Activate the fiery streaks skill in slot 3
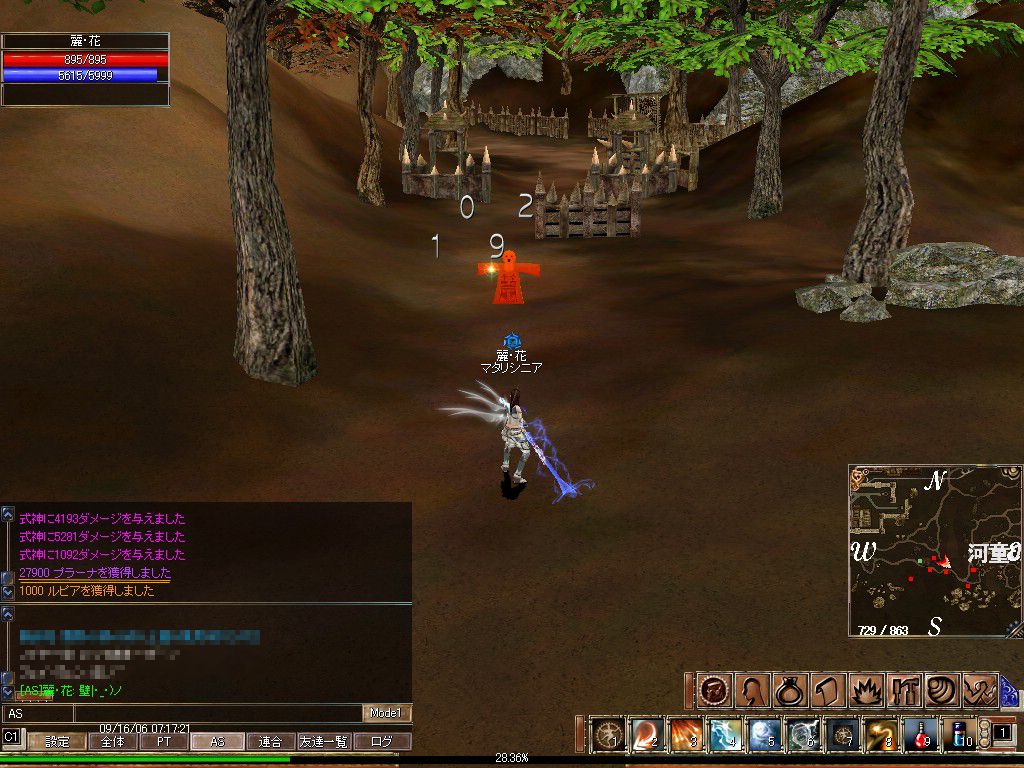The width and height of the screenshot is (1024, 768). 686,735
